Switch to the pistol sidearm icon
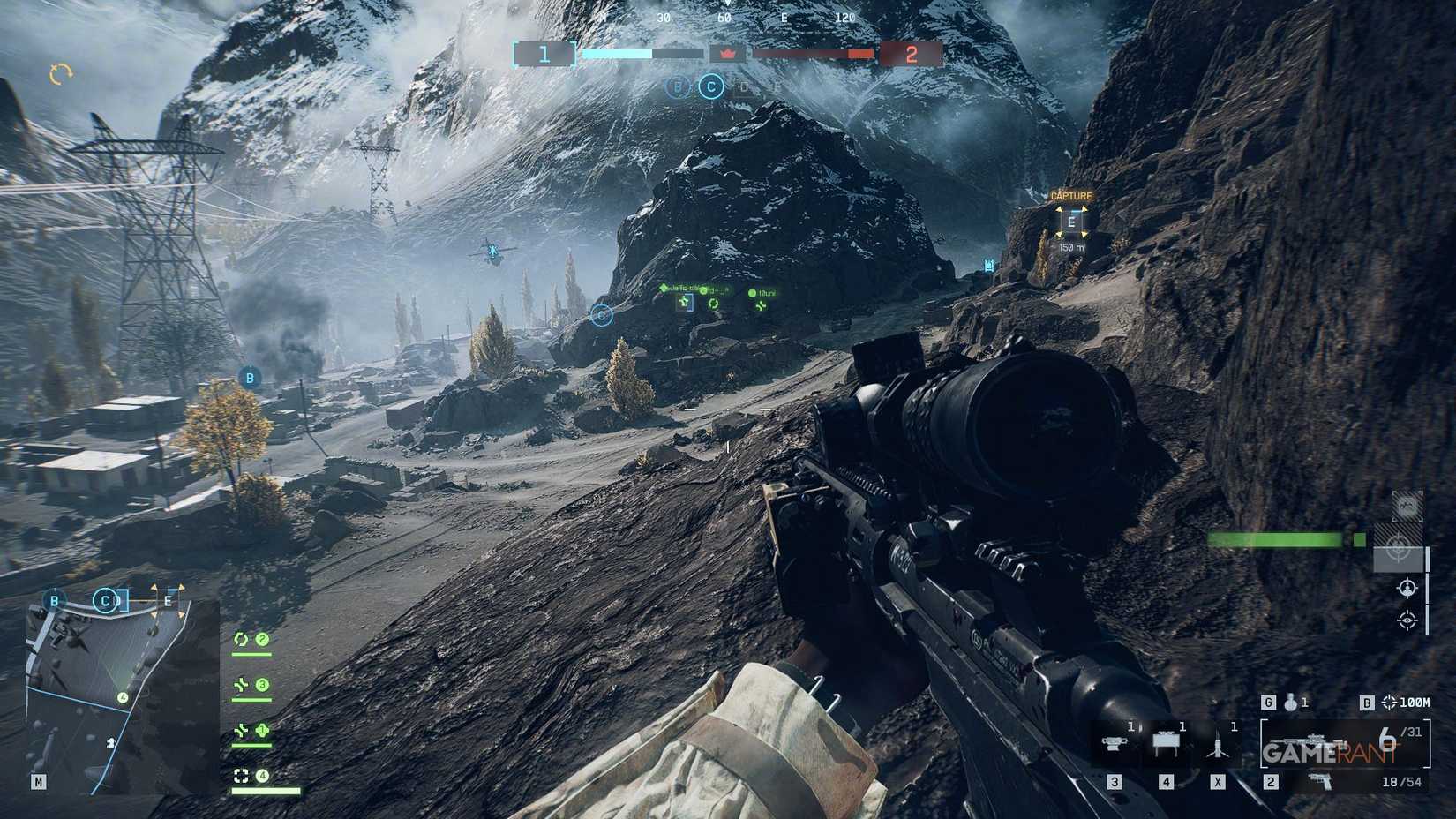This screenshot has height=819, width=1456. tap(1319, 781)
